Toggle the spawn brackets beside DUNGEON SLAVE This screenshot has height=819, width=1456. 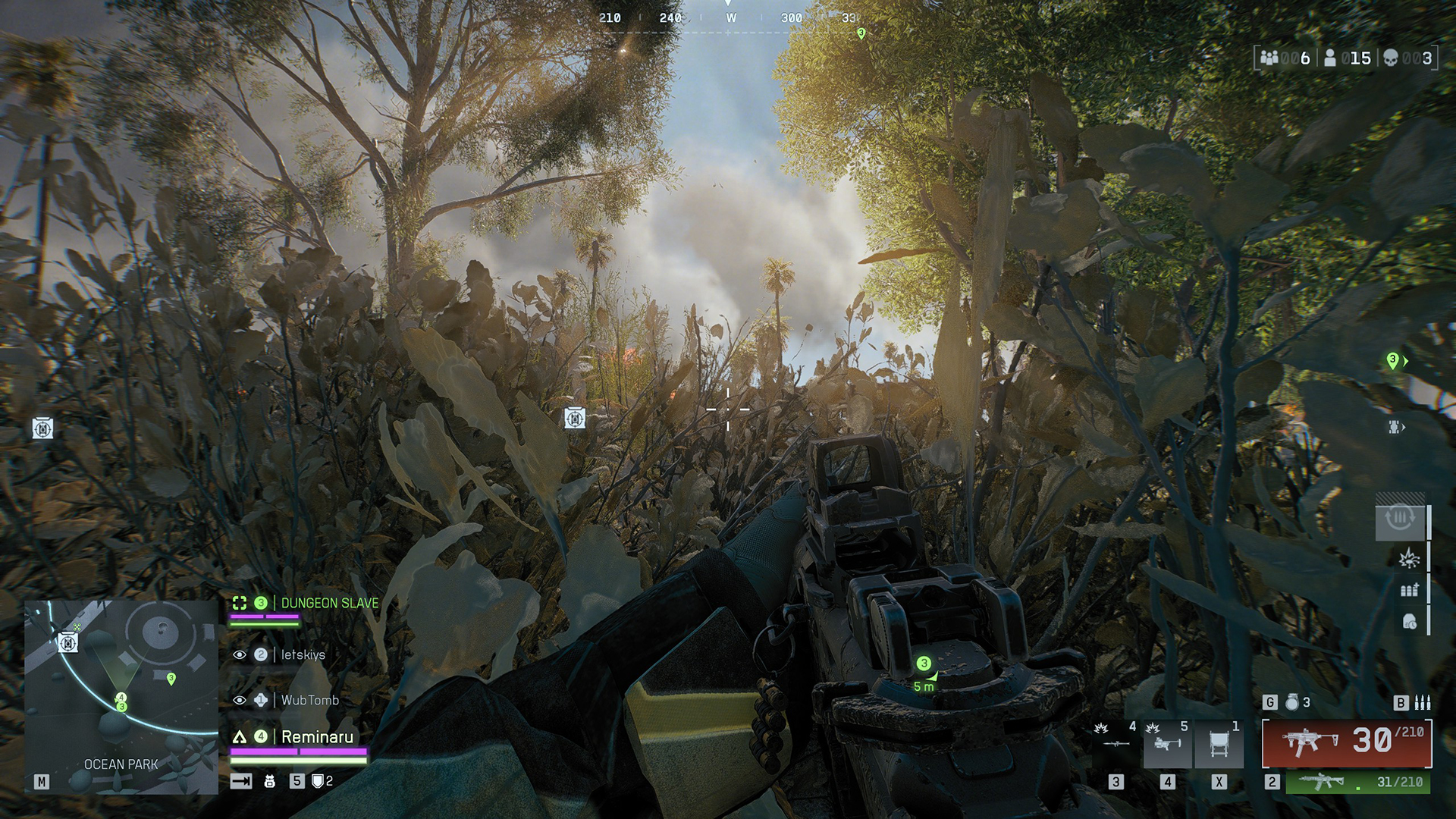point(240,603)
